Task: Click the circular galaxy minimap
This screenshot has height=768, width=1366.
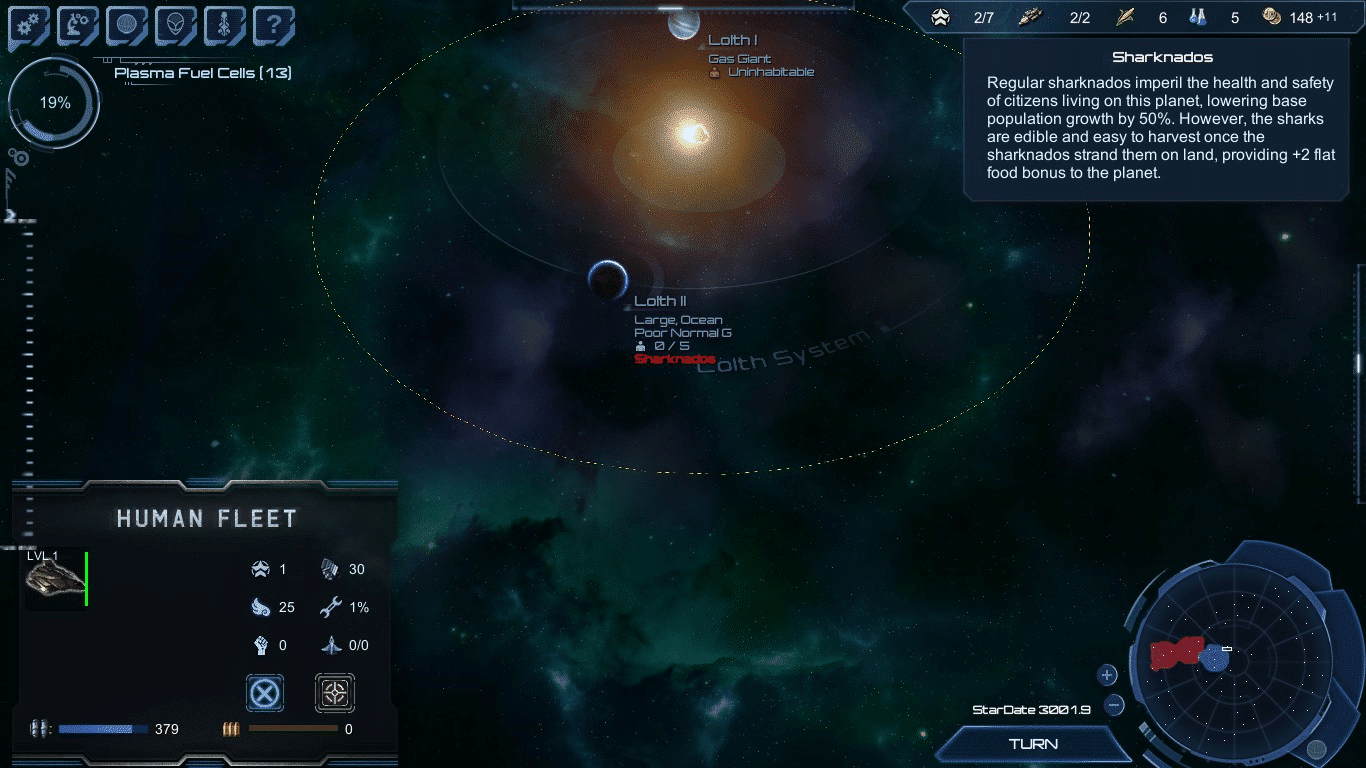Action: click(1237, 660)
